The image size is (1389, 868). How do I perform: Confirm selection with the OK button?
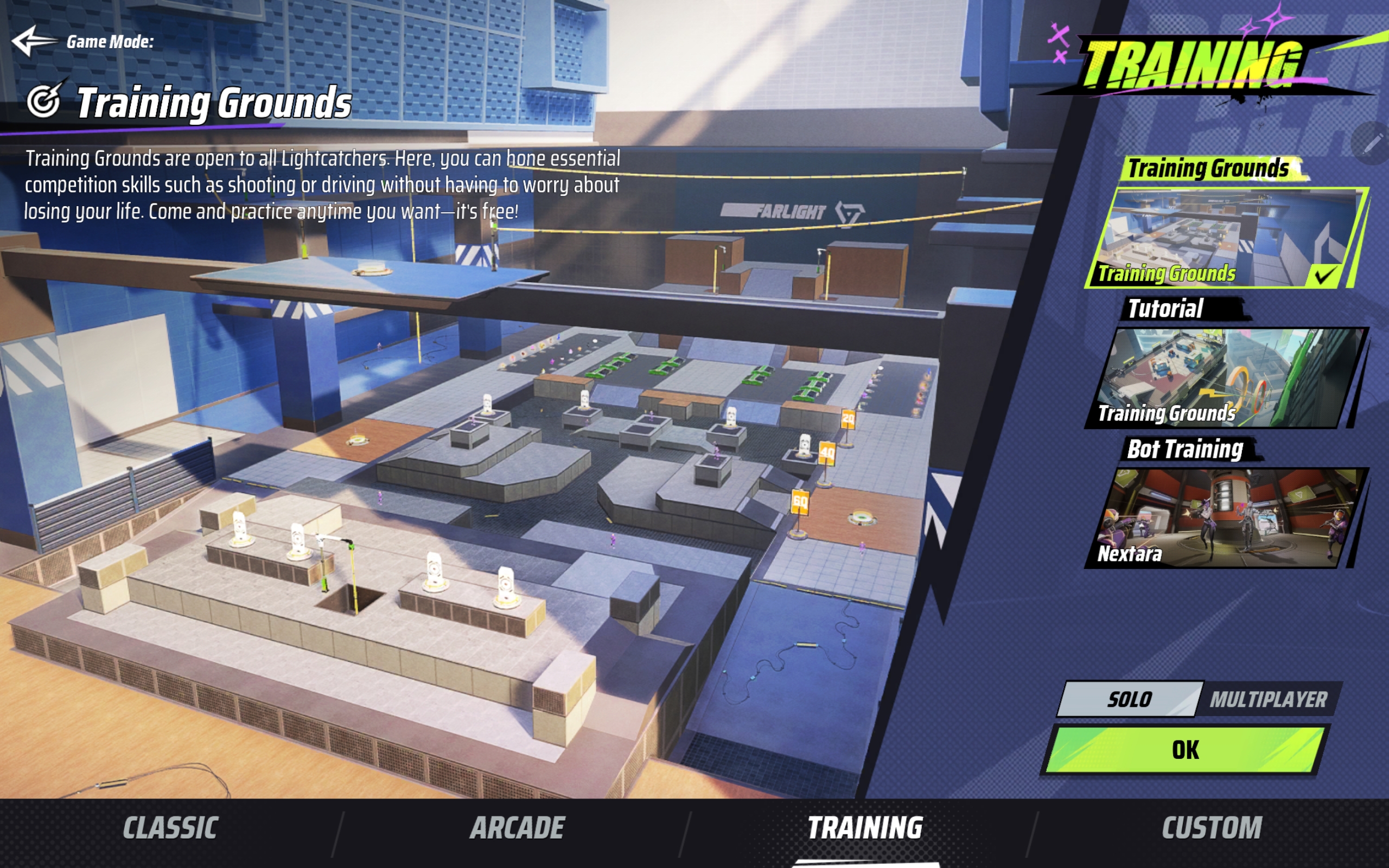(x=1184, y=750)
